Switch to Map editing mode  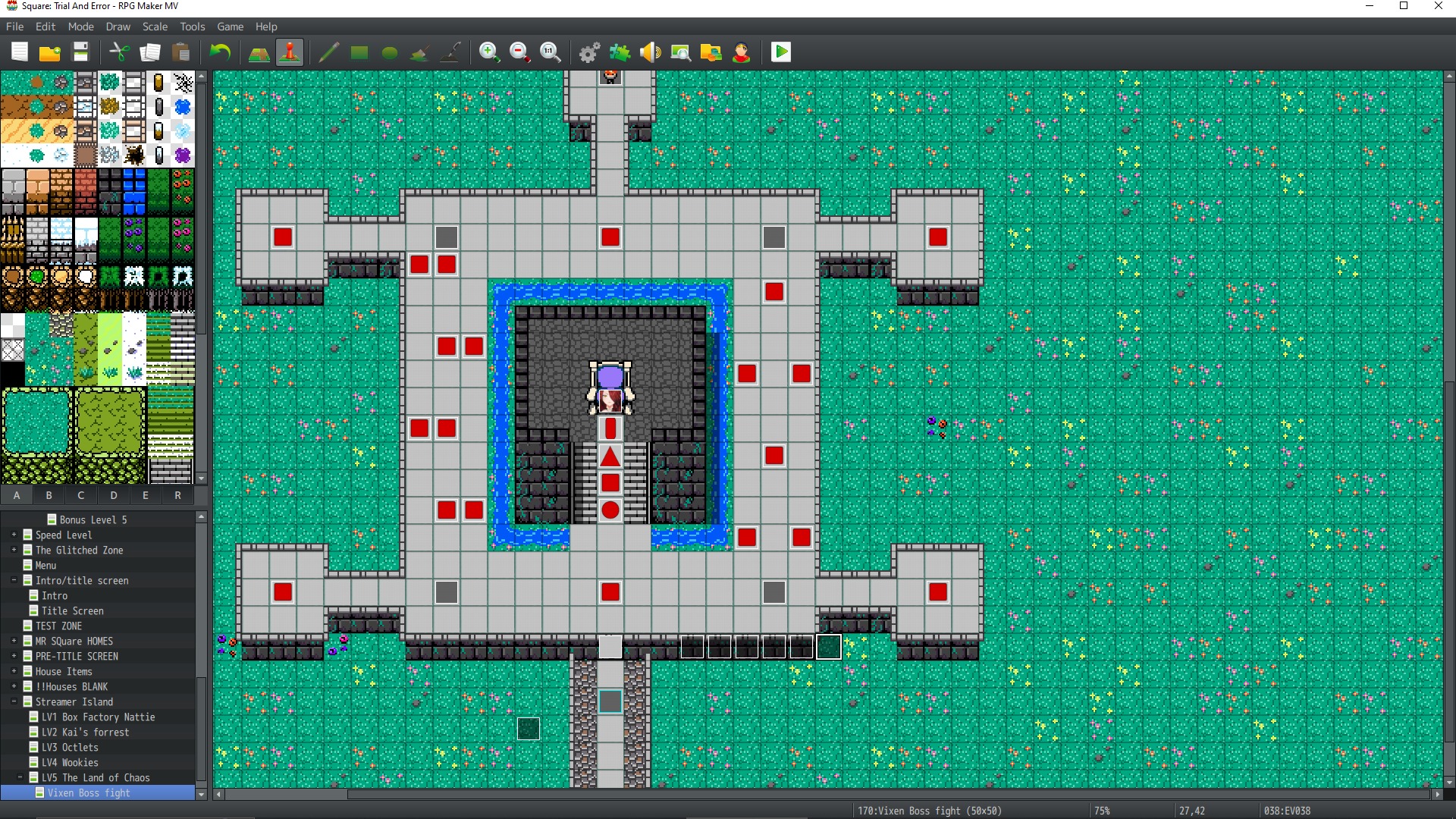(x=259, y=52)
